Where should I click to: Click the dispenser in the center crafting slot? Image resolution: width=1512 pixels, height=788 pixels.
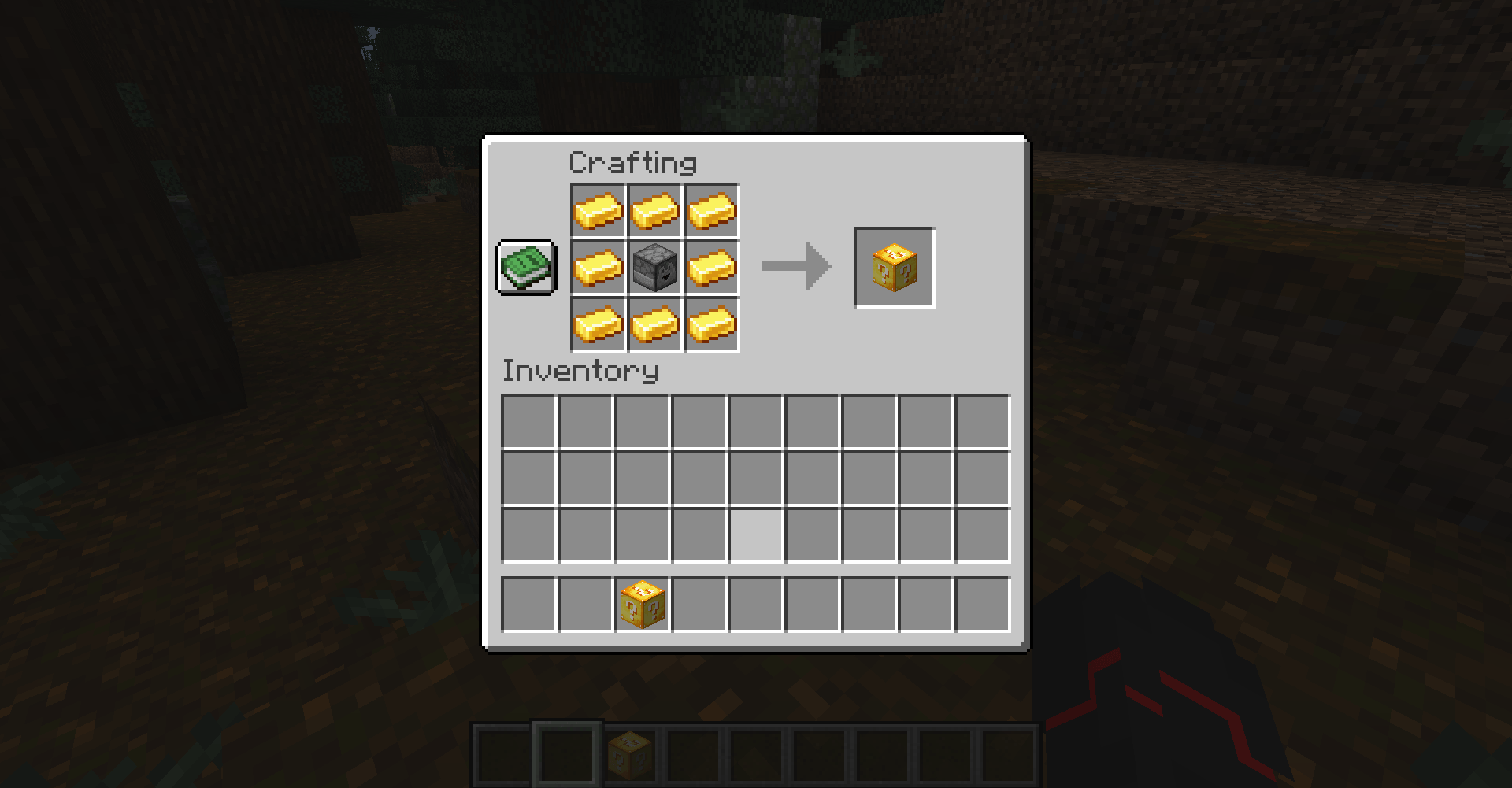pyautogui.click(x=655, y=268)
